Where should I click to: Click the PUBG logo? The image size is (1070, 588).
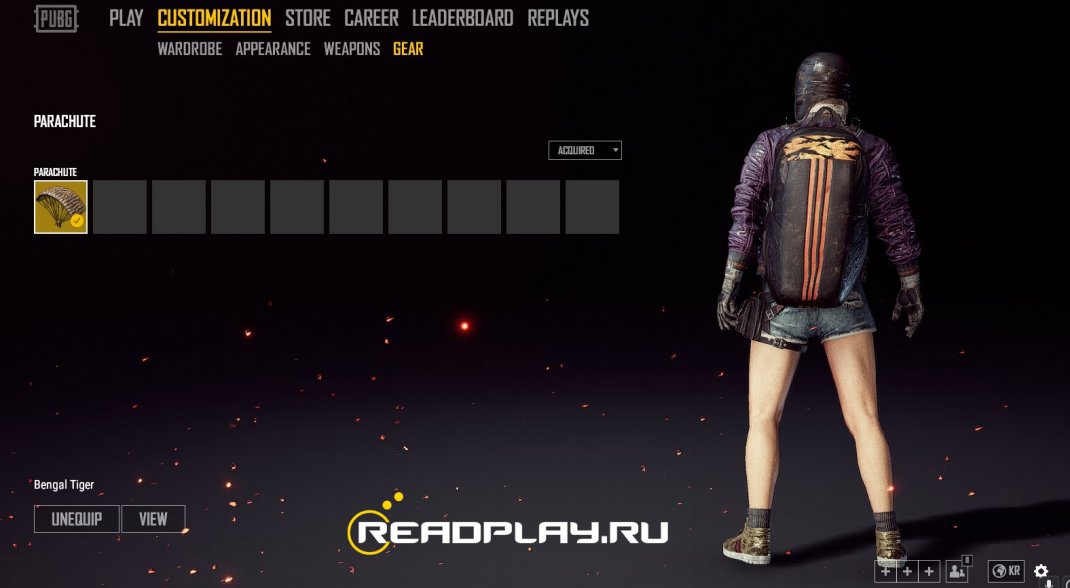click(57, 18)
